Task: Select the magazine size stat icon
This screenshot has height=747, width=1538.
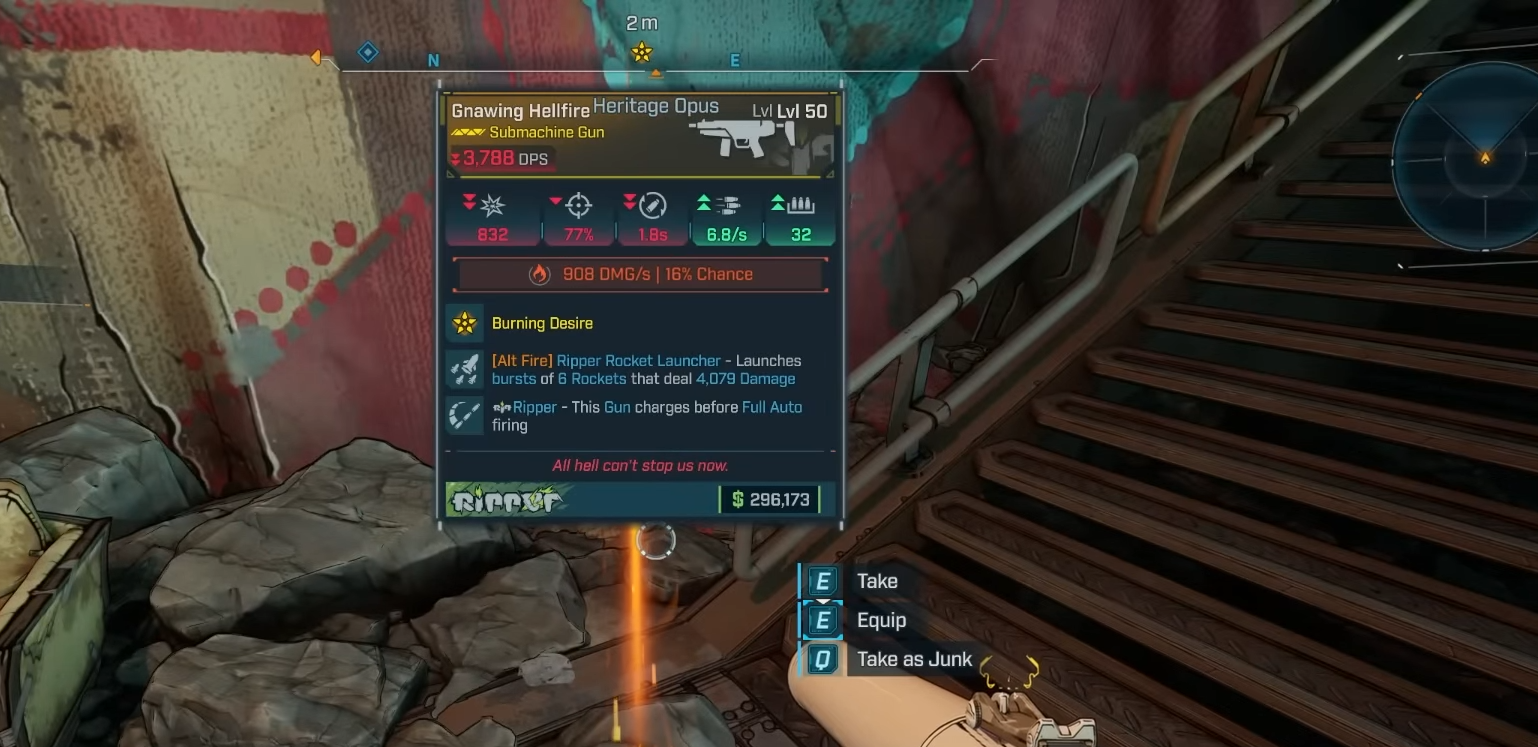Action: (801, 205)
